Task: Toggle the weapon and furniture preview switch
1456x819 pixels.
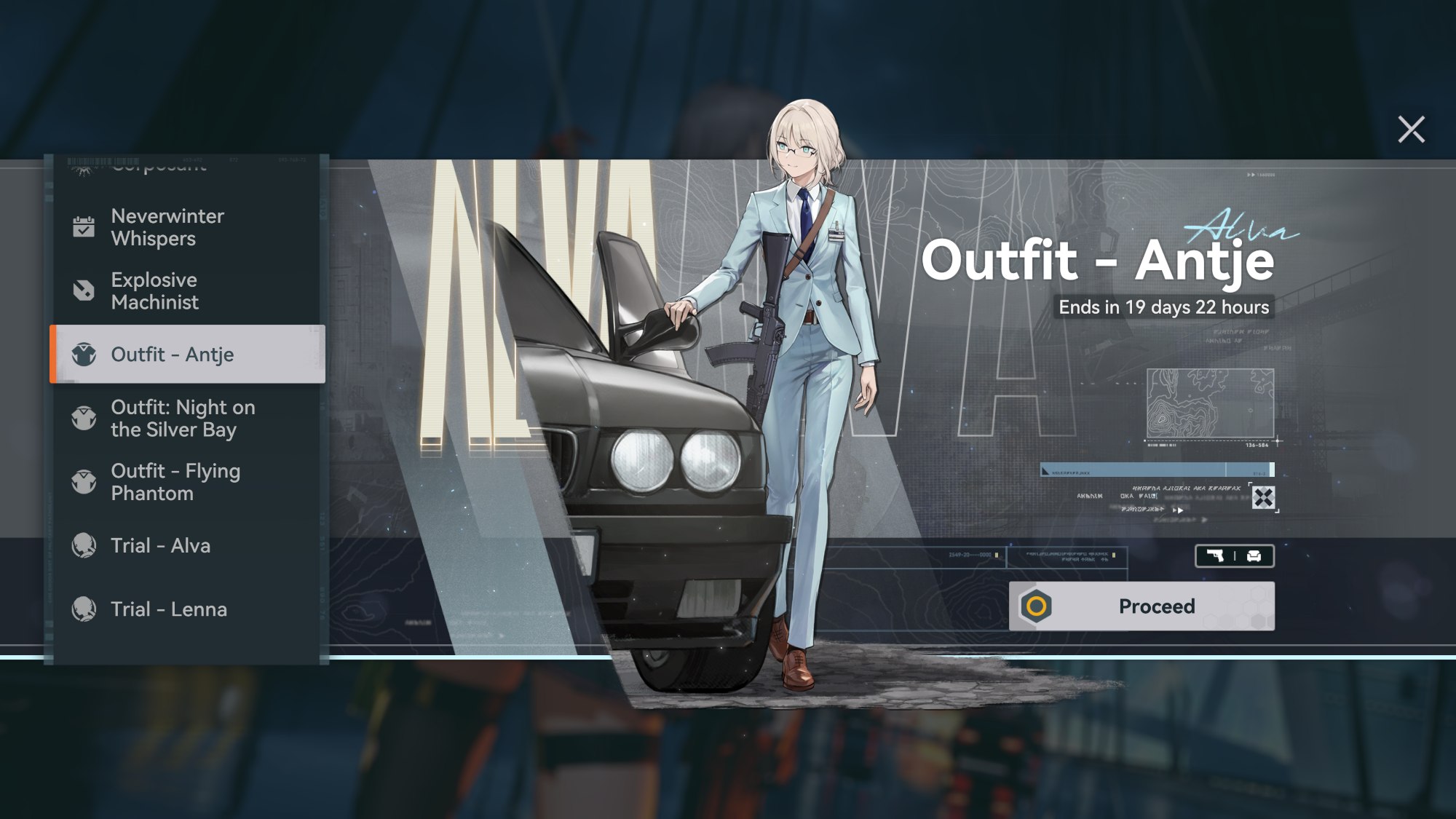Action: tap(1234, 556)
